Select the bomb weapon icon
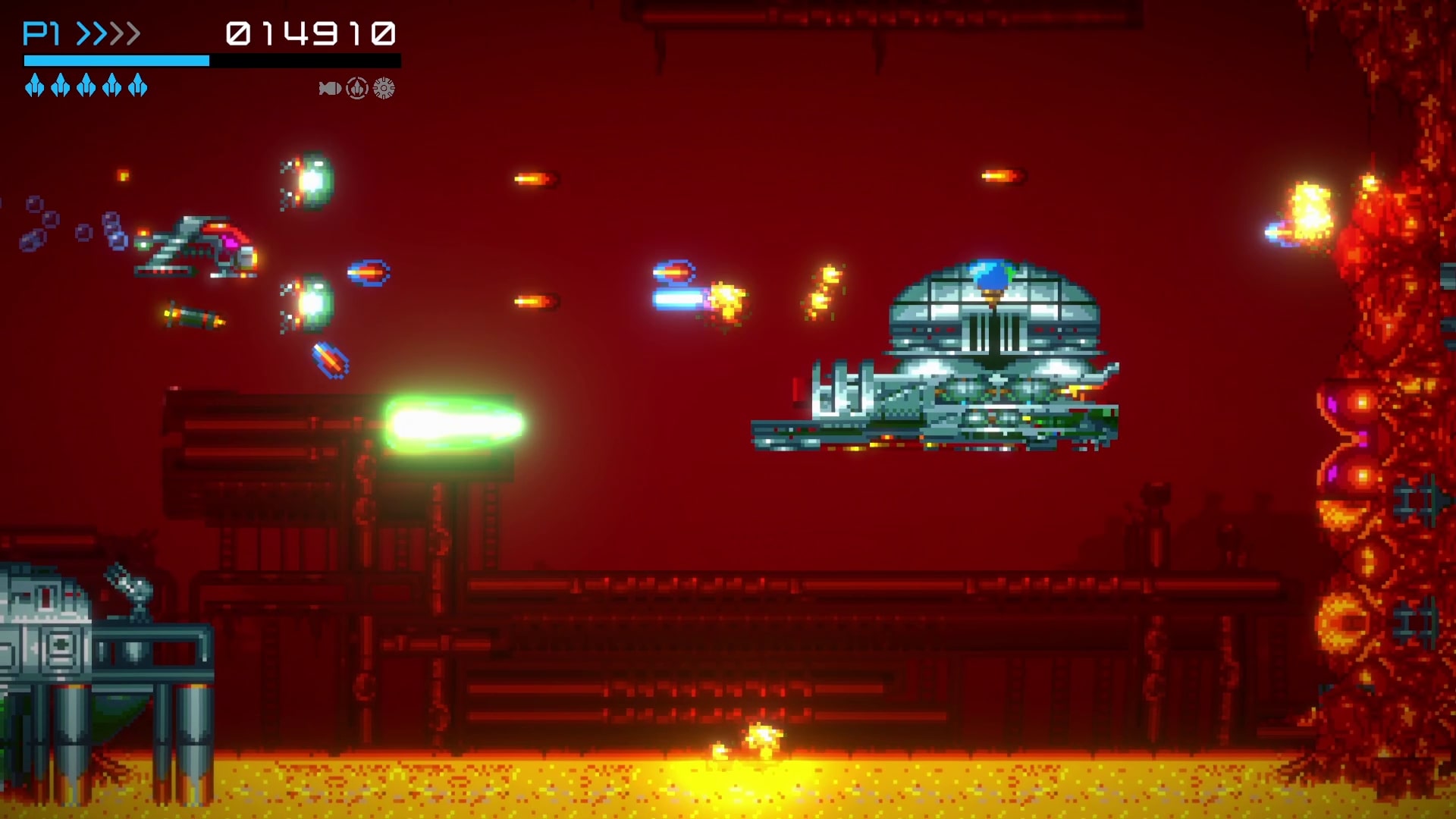 [x=329, y=89]
